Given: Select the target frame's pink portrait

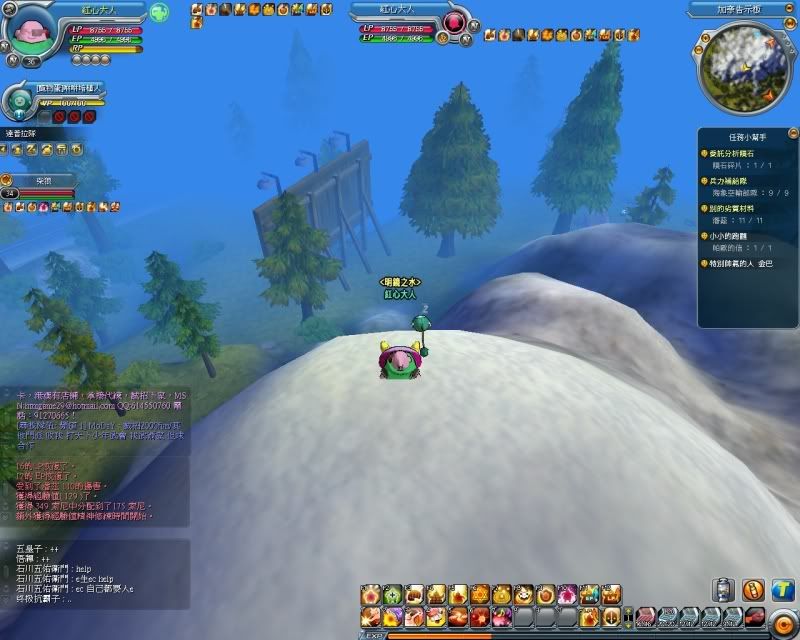Looking at the screenshot, I should [456, 22].
